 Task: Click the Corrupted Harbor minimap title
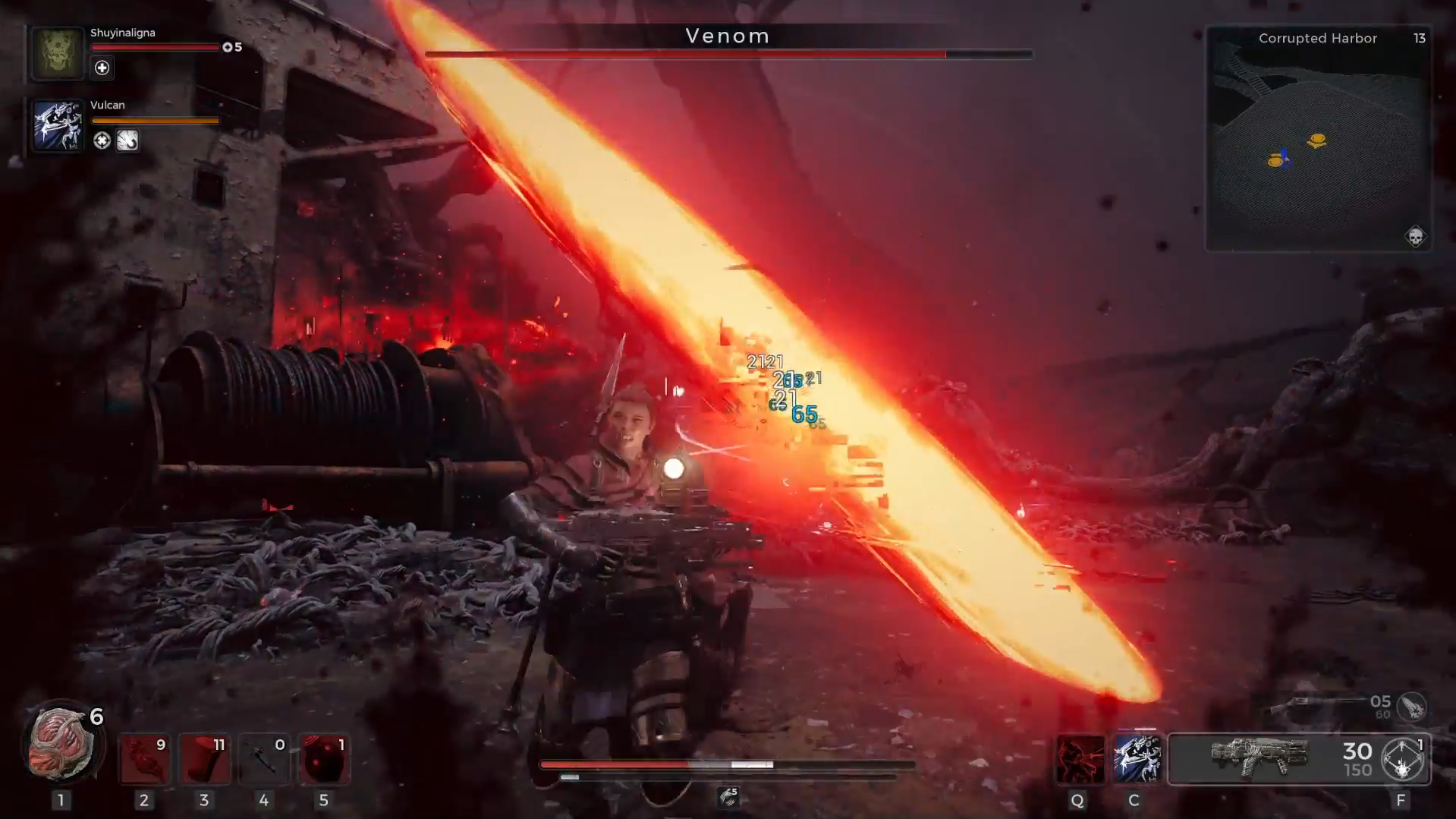pyautogui.click(x=1318, y=38)
